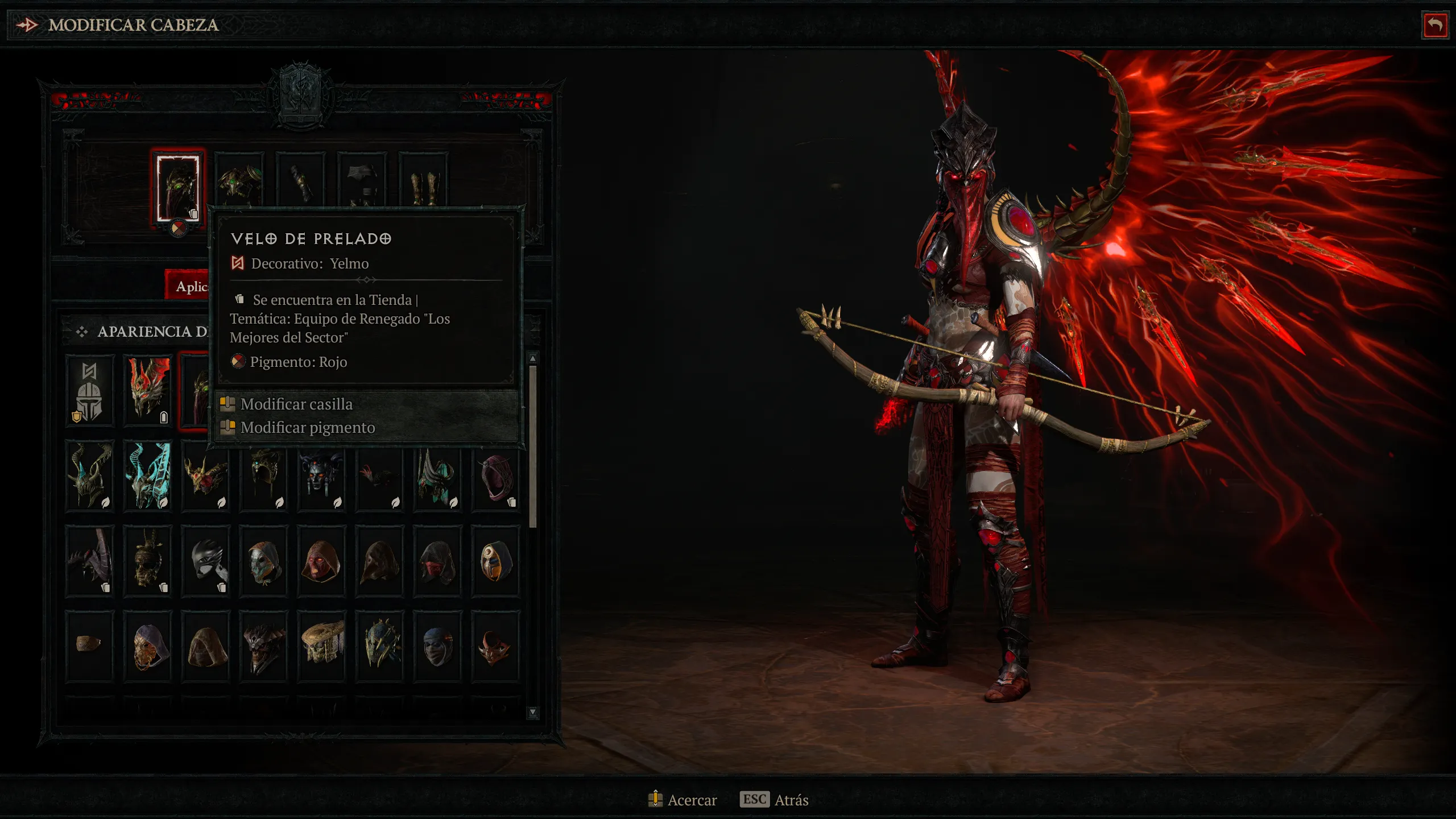Choose the cyan glowing antler skull helm

point(148,475)
